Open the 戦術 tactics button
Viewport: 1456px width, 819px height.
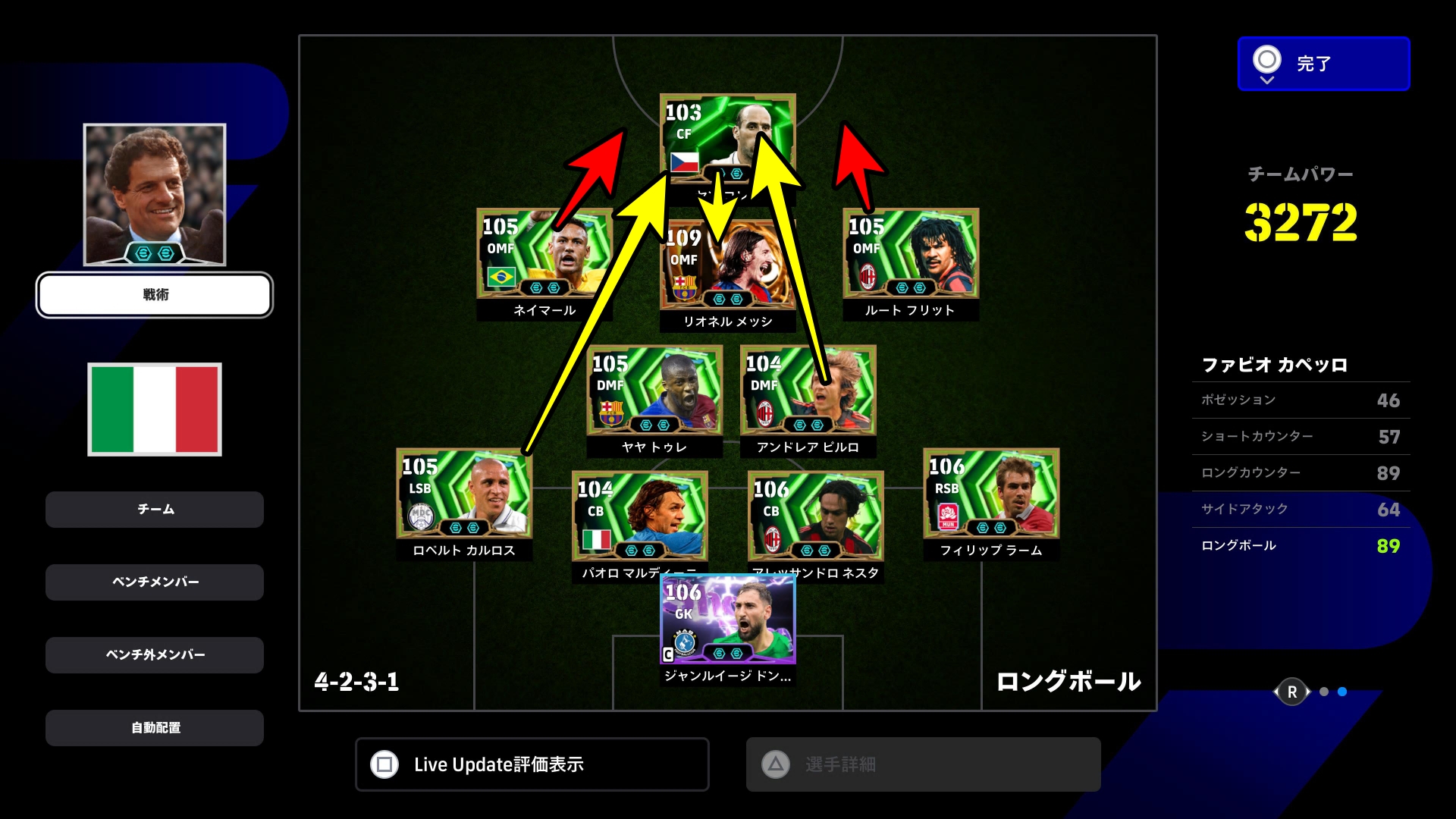coord(155,295)
